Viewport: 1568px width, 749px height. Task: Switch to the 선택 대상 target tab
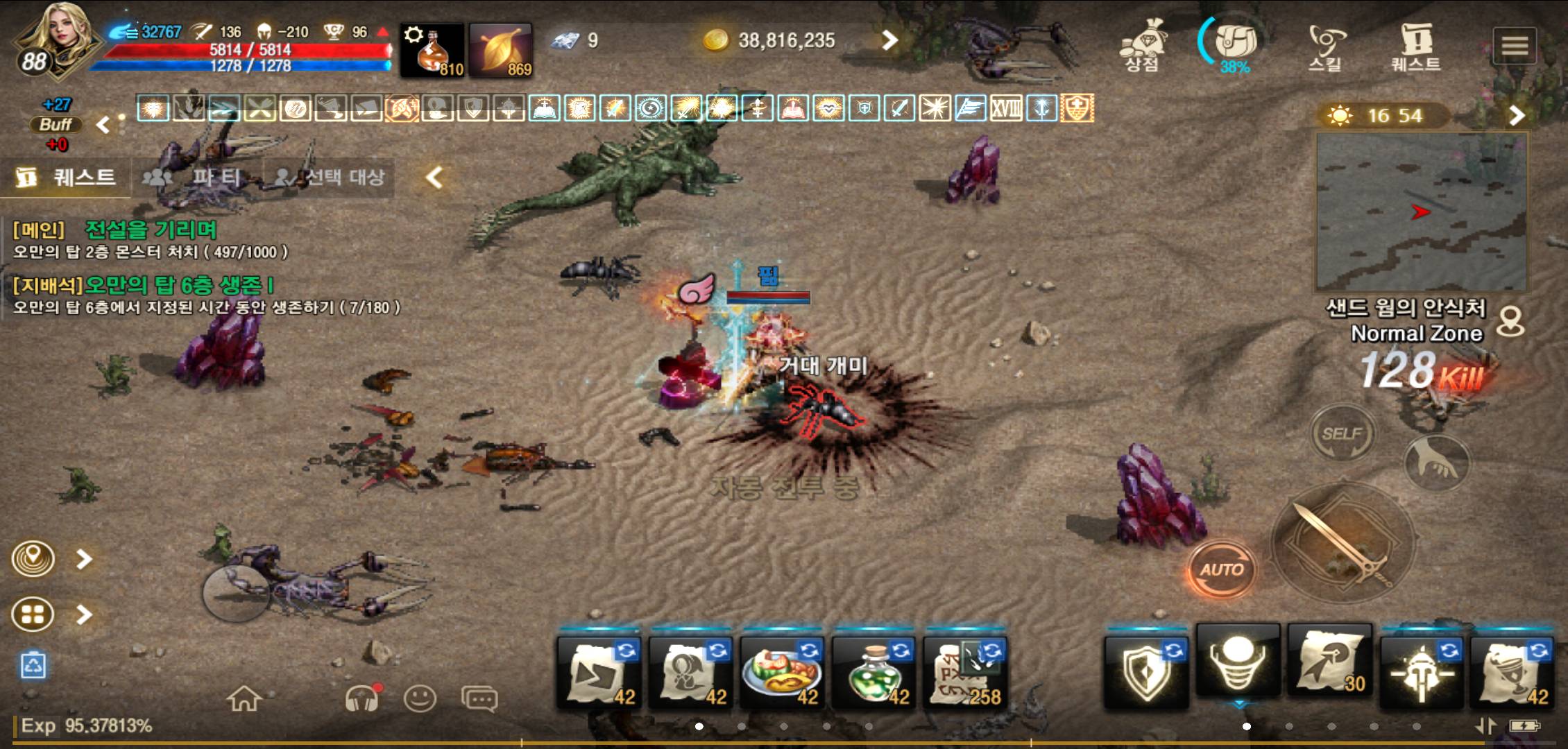(x=330, y=178)
